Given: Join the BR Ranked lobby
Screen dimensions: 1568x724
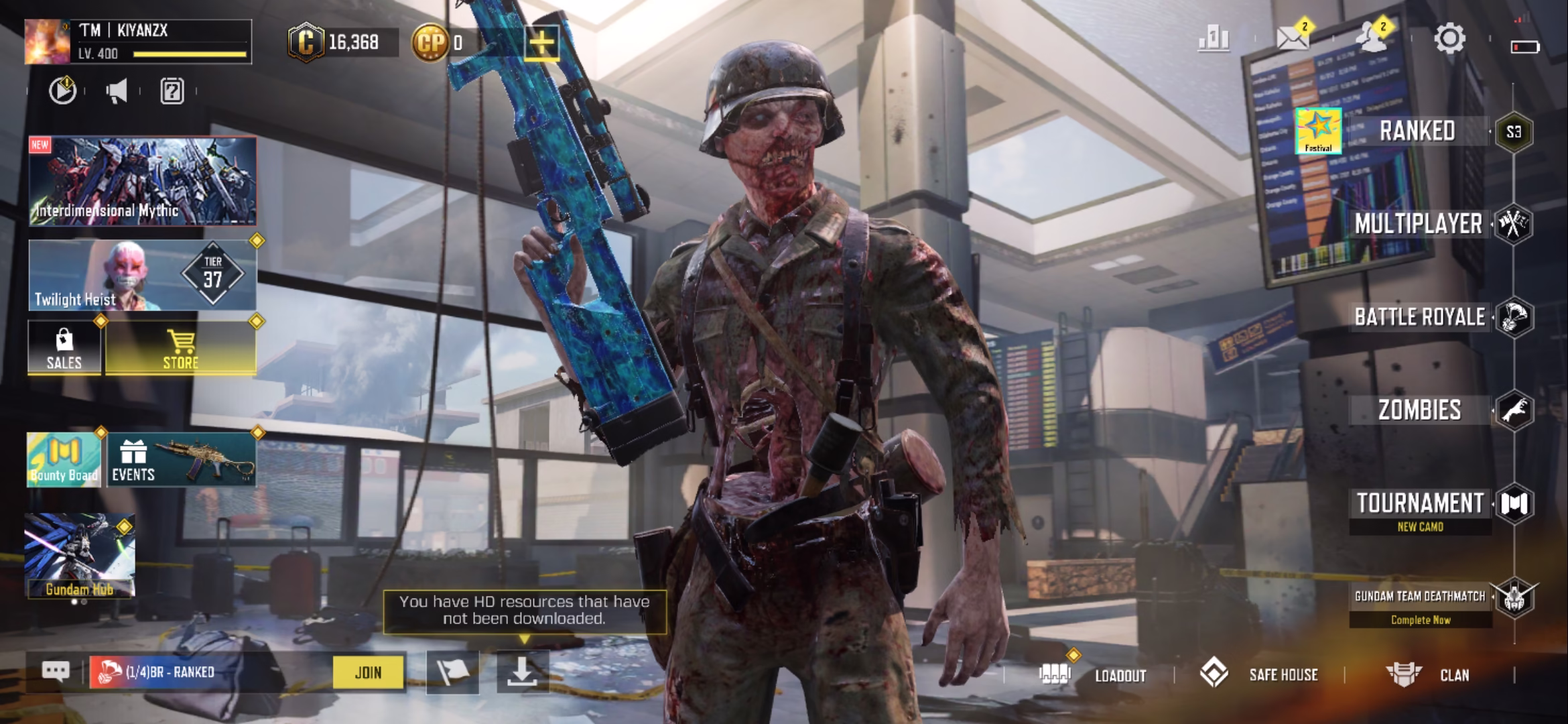Looking at the screenshot, I should (x=369, y=672).
